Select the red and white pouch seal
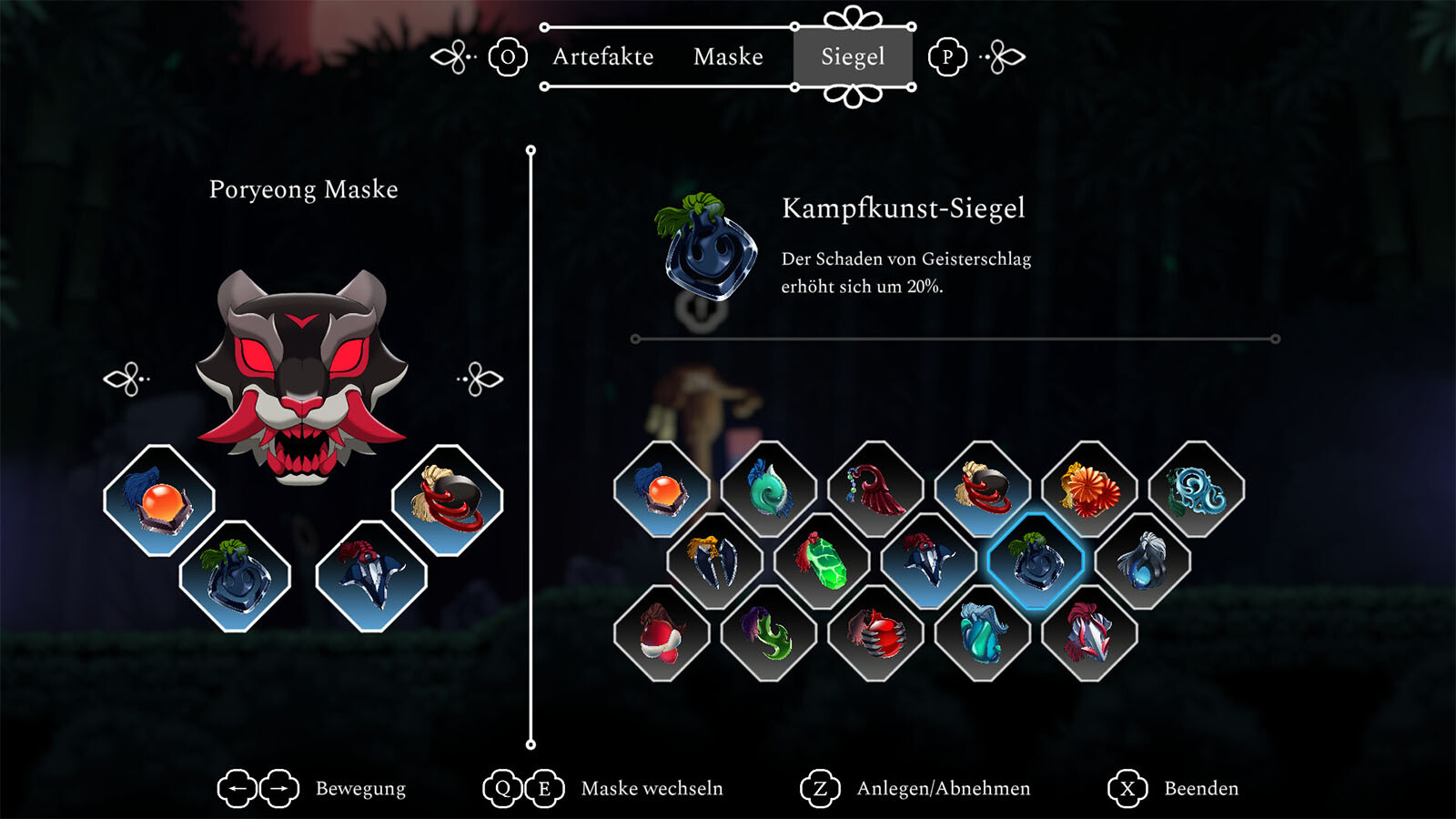 click(662, 633)
